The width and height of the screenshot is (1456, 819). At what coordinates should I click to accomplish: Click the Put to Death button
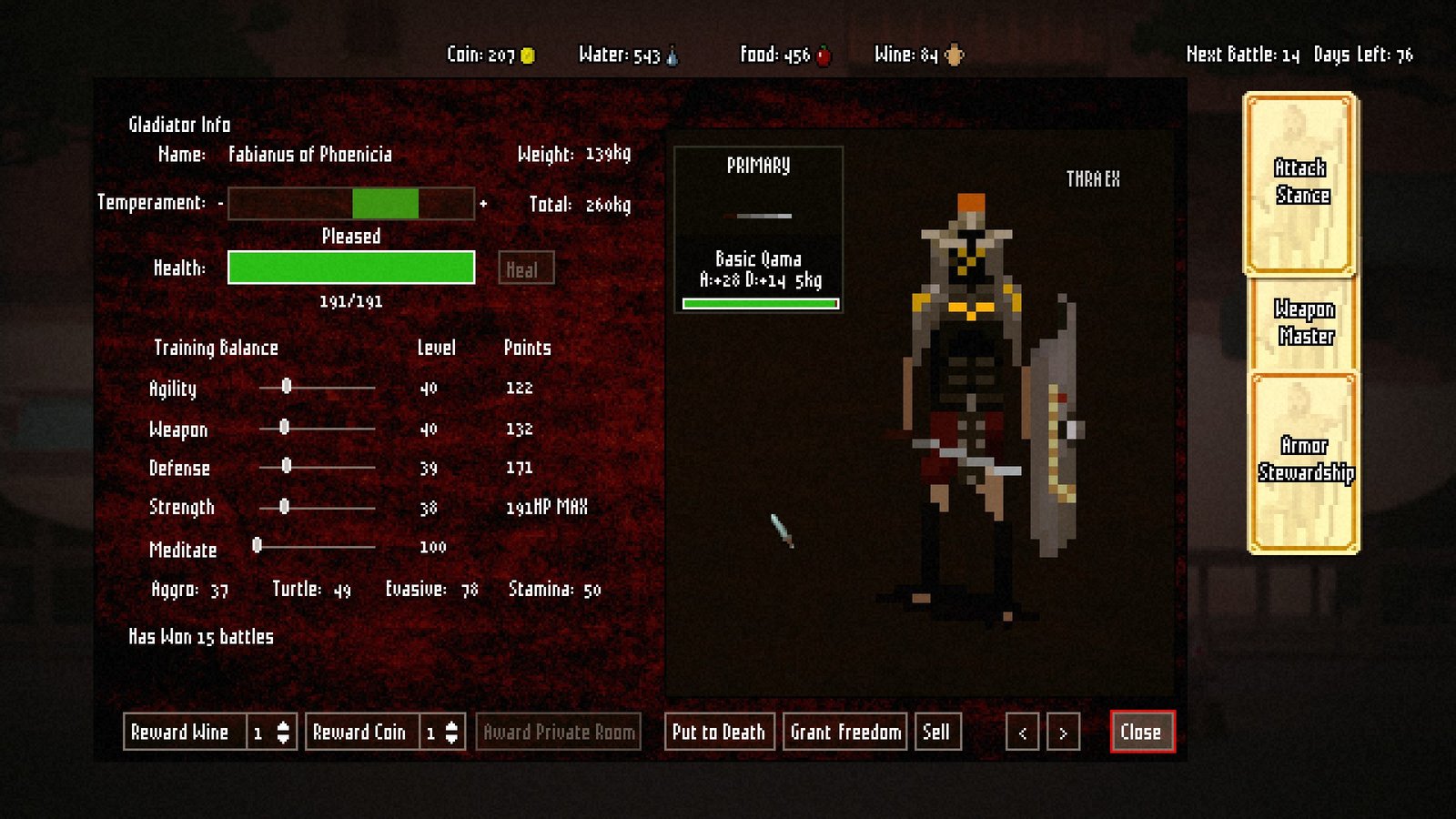[x=719, y=732]
